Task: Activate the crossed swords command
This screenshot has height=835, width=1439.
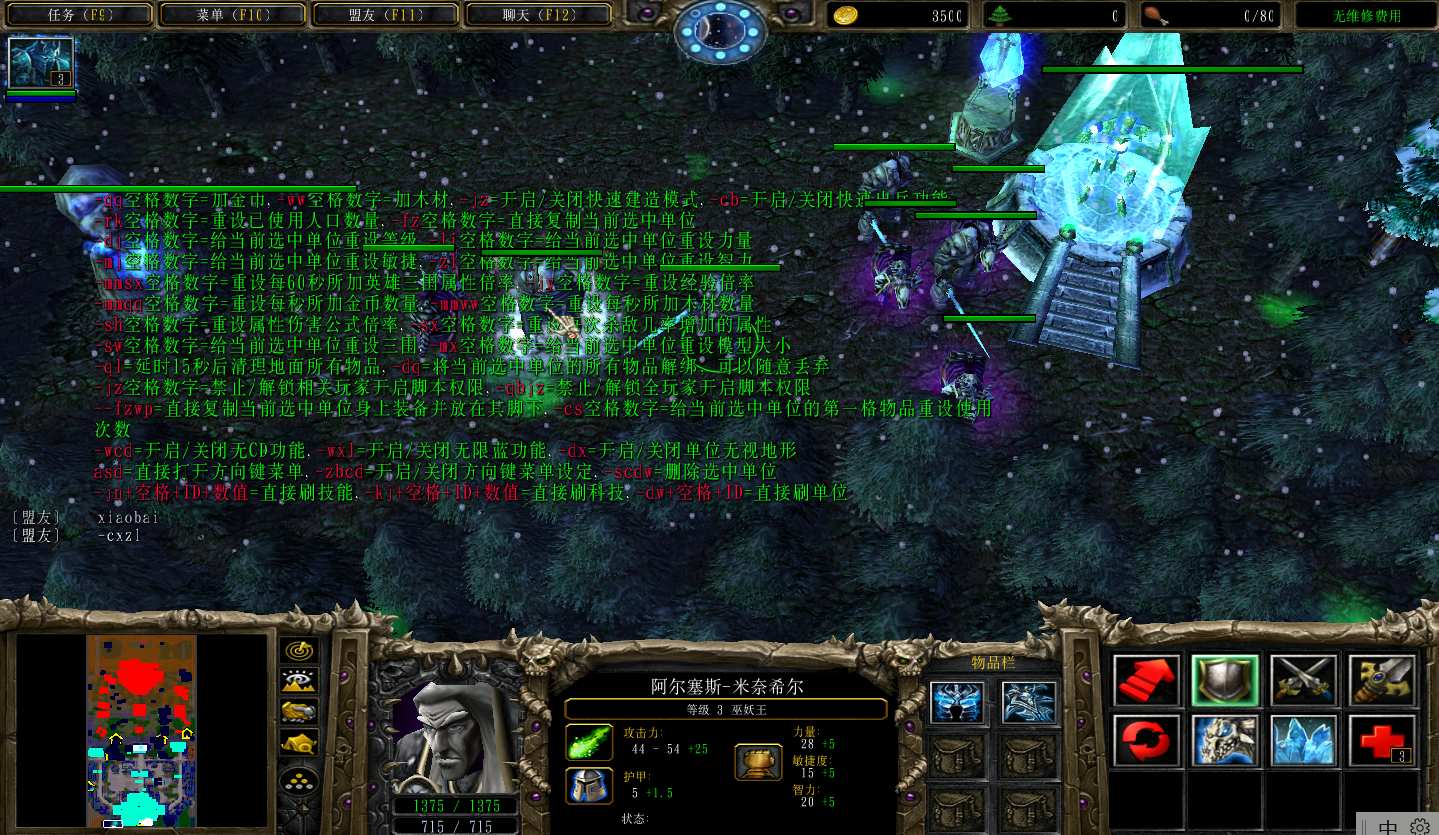Action: 1304,681
